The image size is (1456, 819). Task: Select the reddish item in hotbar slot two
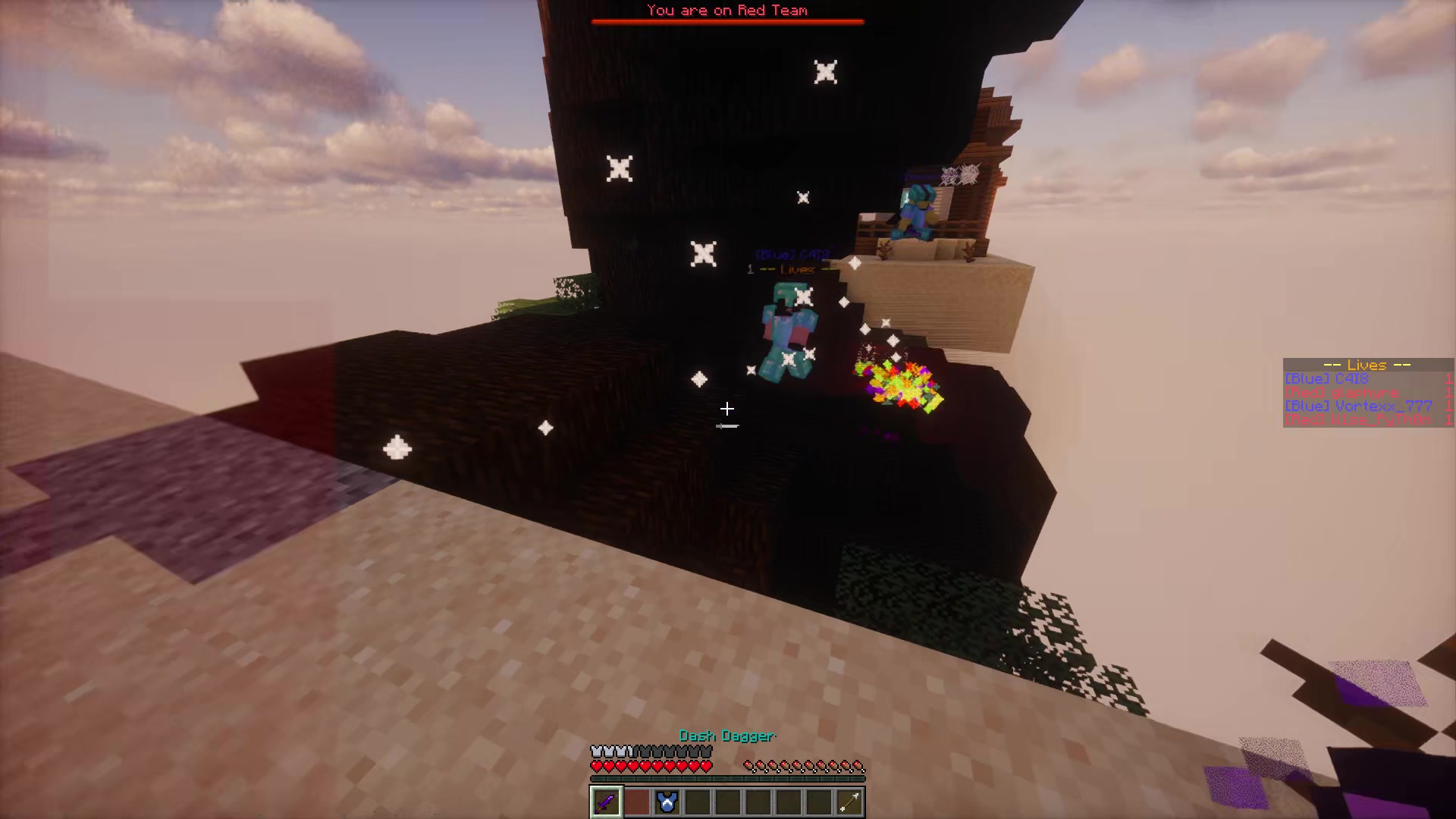pos(636,802)
